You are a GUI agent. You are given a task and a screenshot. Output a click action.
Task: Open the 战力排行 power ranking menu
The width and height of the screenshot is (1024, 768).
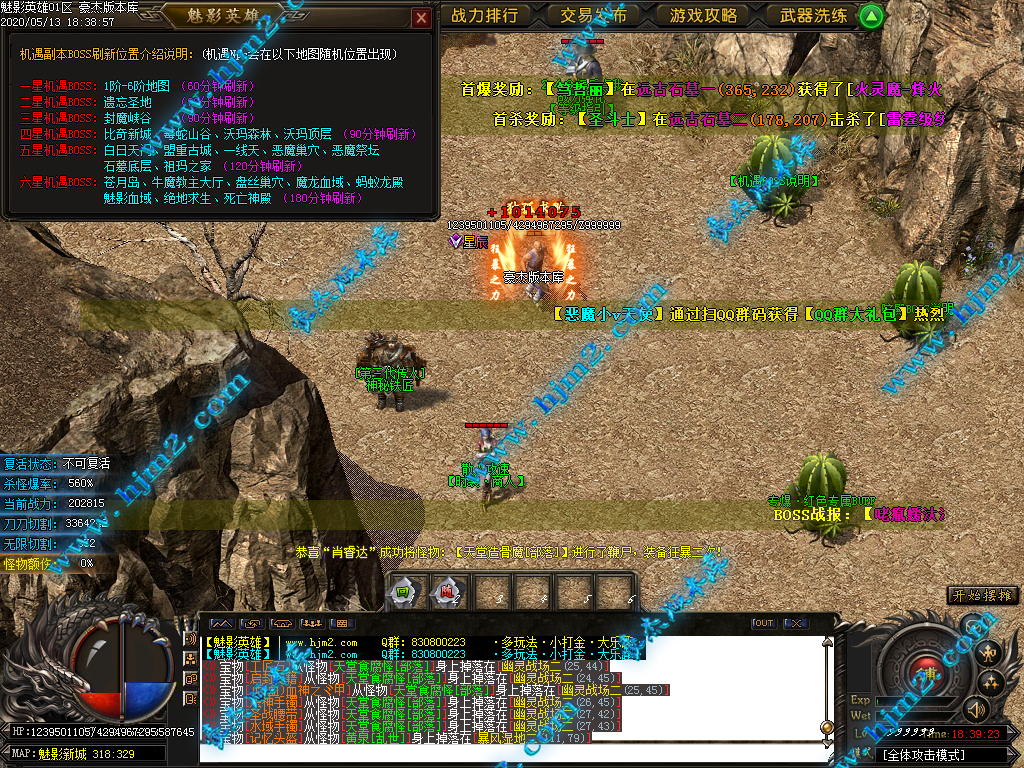[x=484, y=15]
